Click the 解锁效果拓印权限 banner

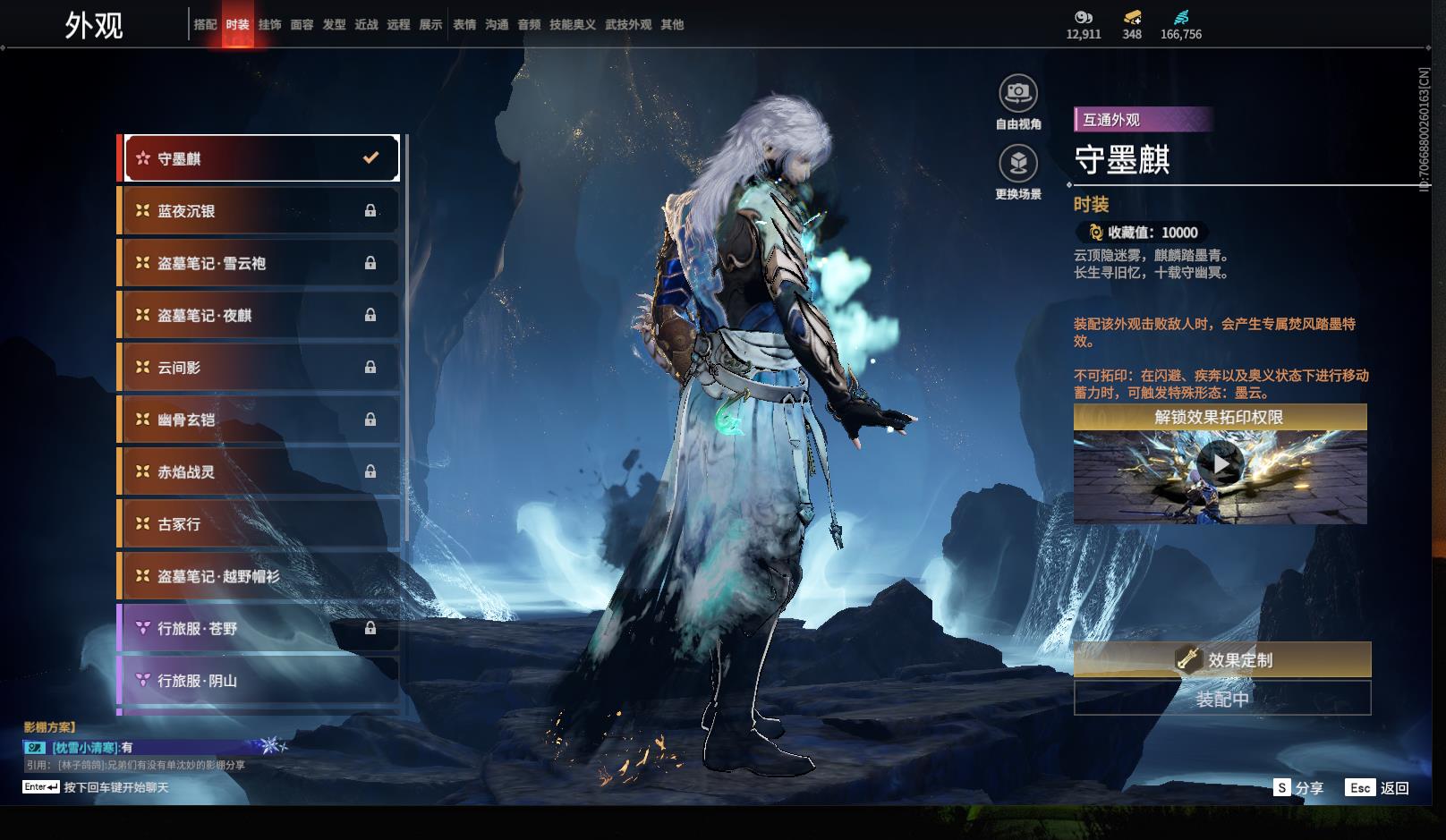point(1220,417)
